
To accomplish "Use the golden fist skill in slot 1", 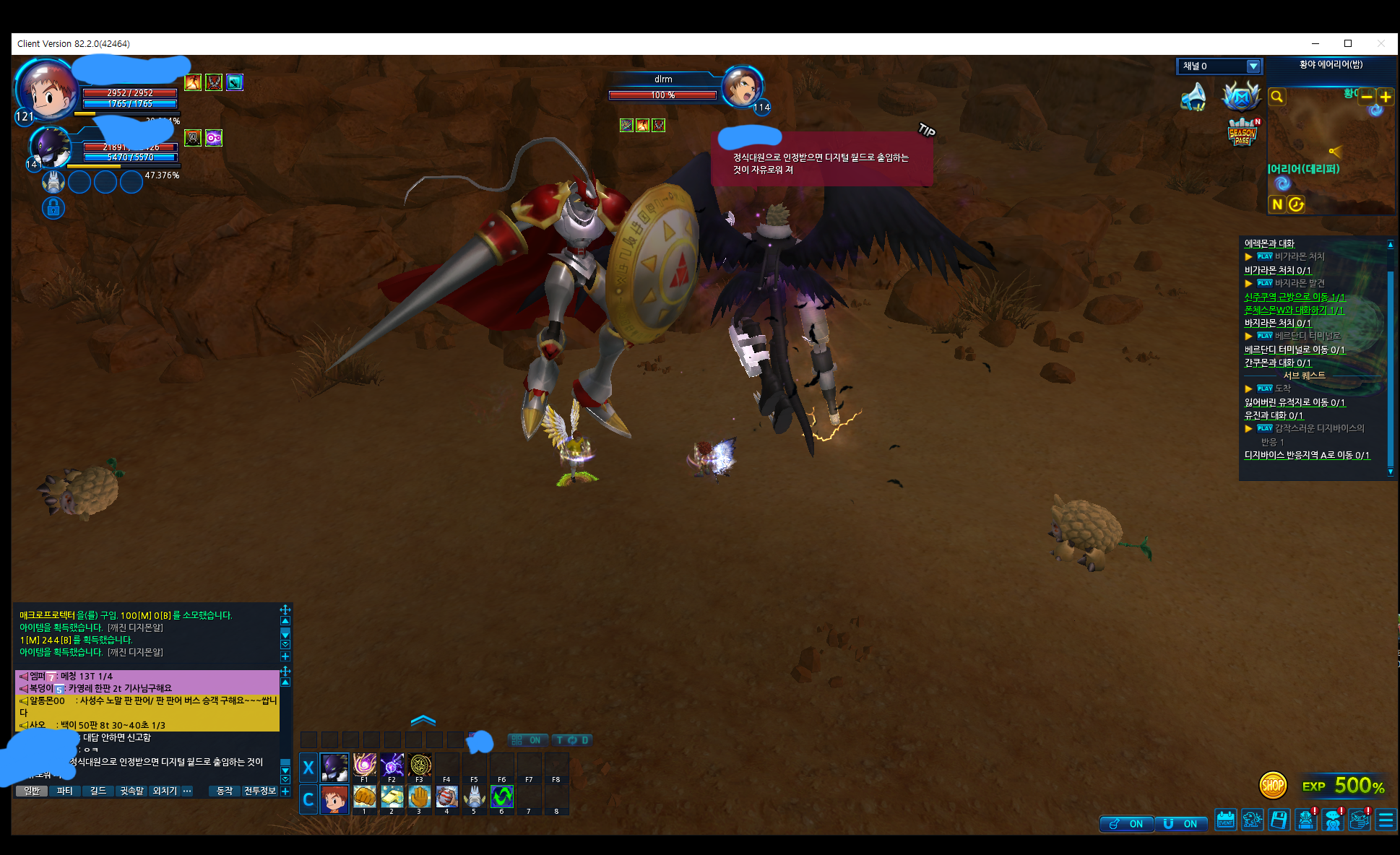I will pyautogui.click(x=364, y=797).
